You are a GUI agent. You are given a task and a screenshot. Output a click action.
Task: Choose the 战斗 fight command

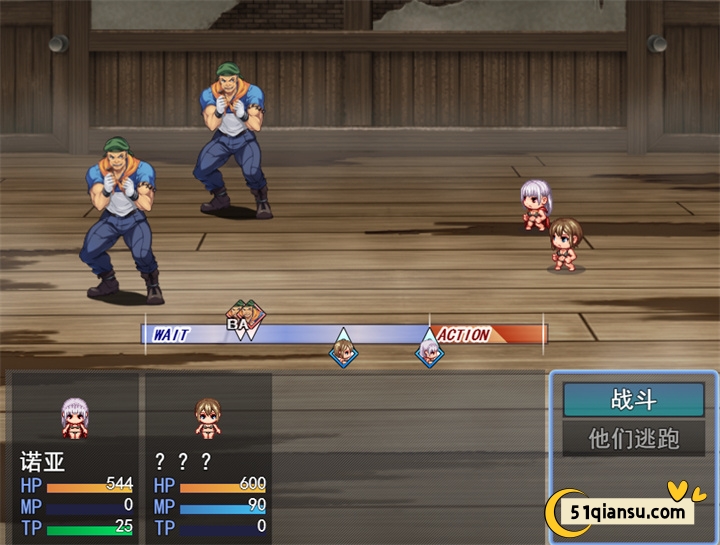633,400
